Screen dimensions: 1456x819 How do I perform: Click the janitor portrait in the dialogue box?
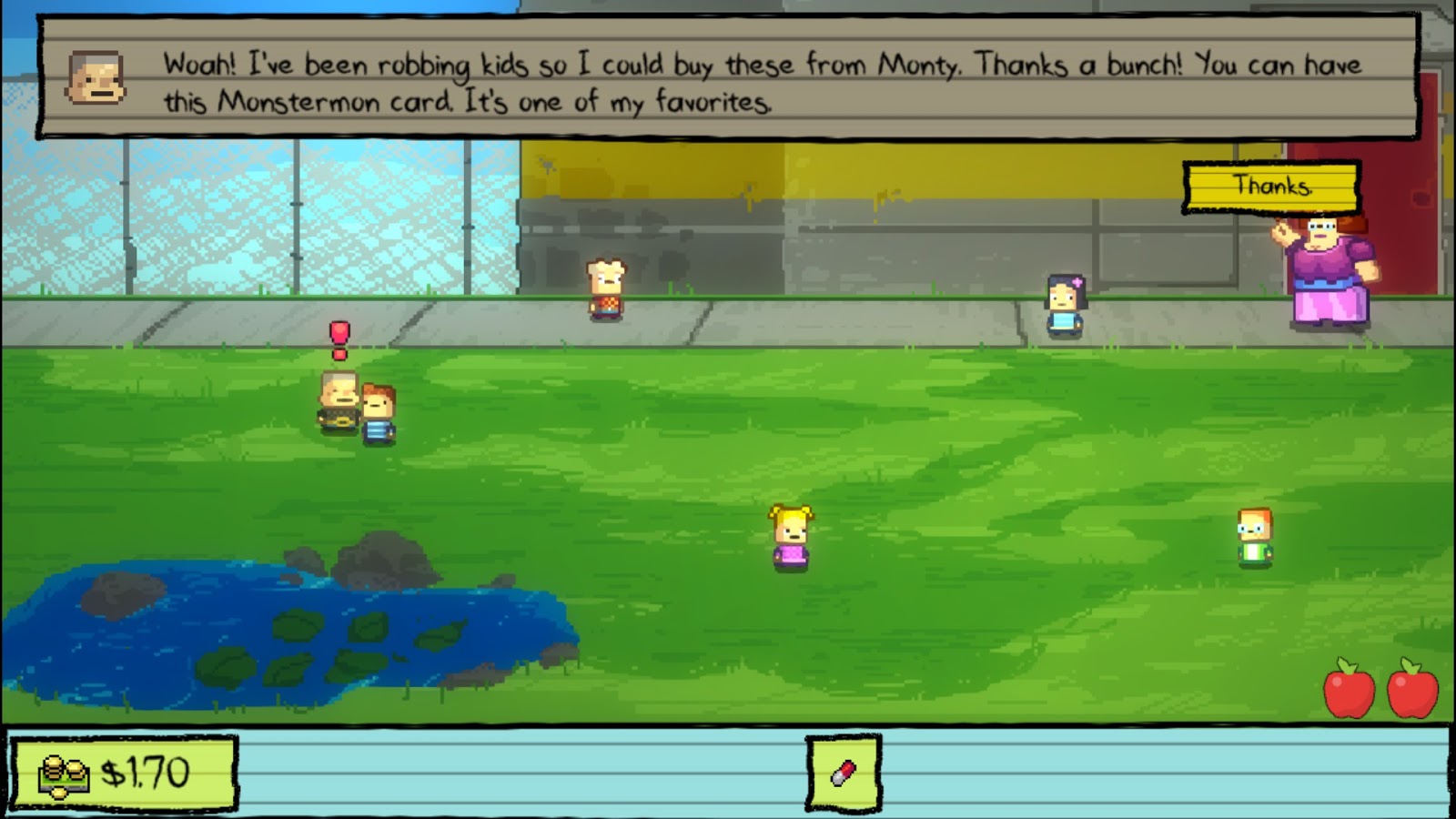[95, 77]
